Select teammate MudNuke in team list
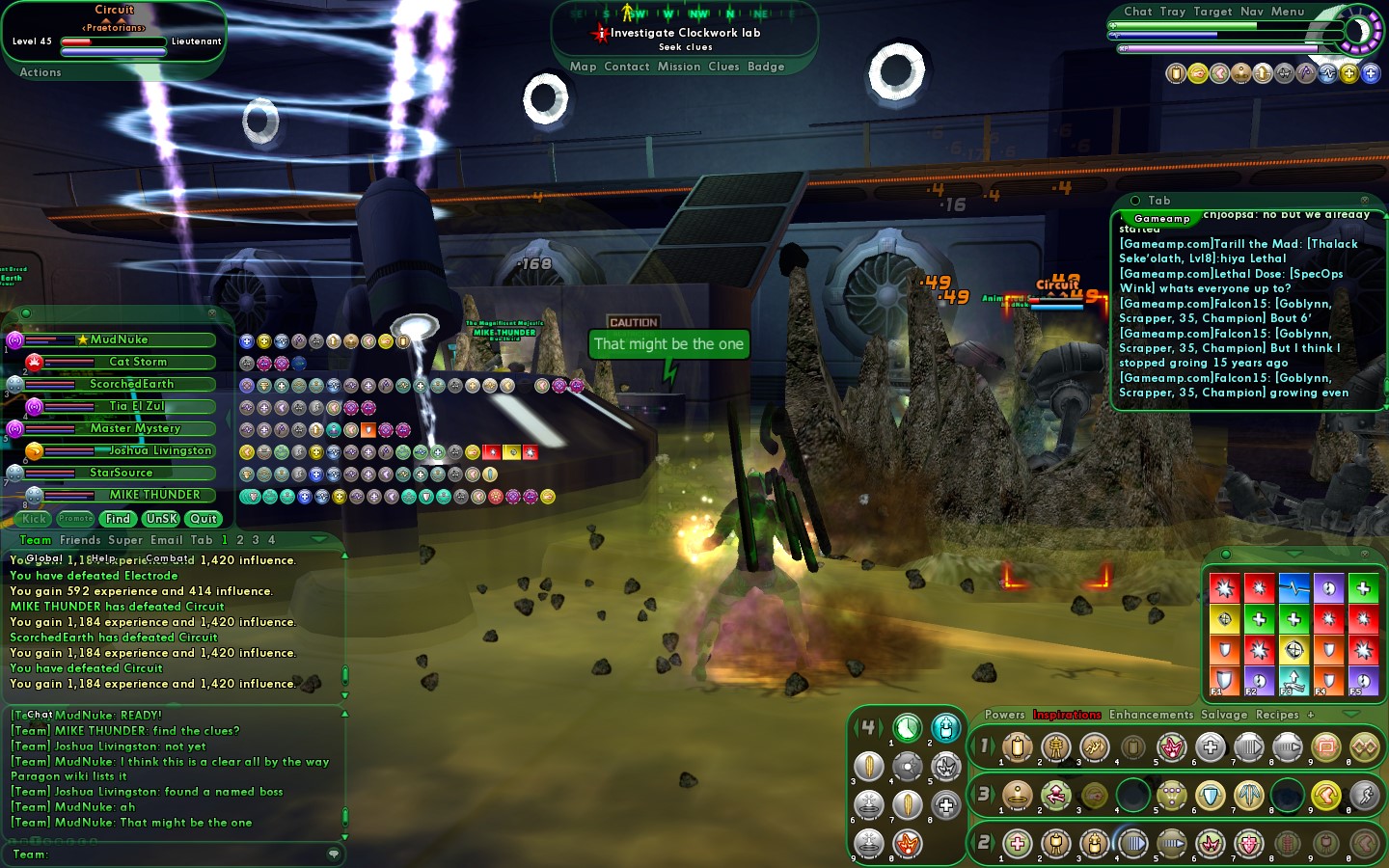Viewport: 1389px width, 868px height. pos(119,339)
